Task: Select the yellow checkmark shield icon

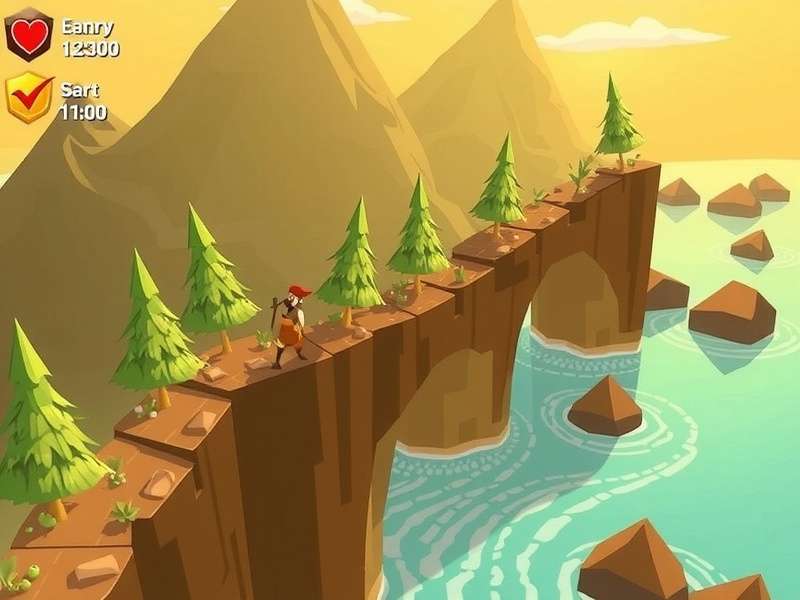Action: pos(28,96)
